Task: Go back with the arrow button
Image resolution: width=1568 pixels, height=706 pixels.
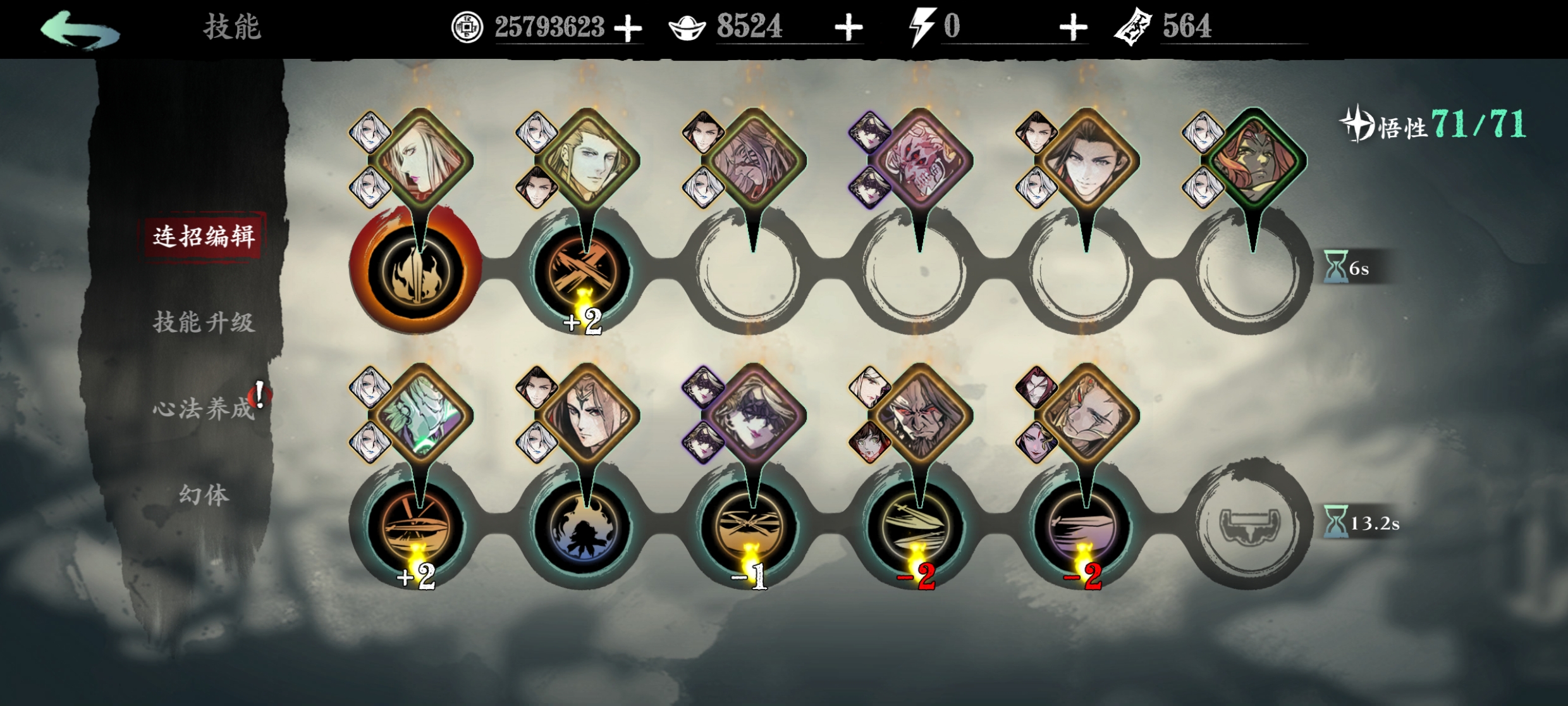Action: pyautogui.click(x=80, y=28)
